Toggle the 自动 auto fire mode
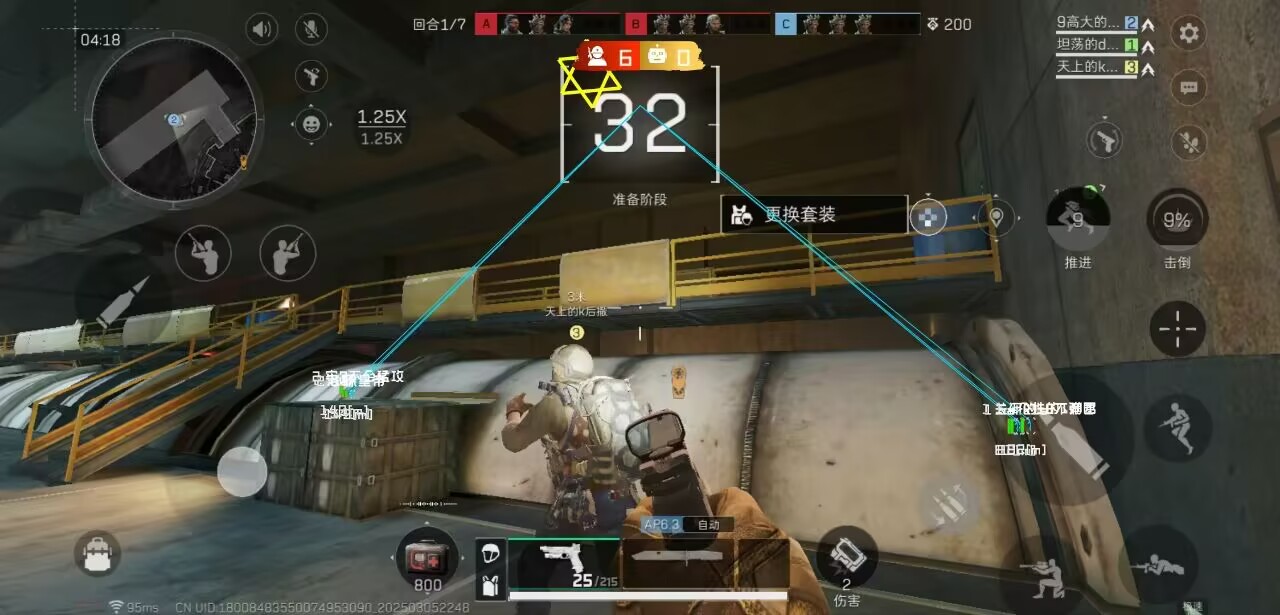This screenshot has width=1280, height=615. 708,525
